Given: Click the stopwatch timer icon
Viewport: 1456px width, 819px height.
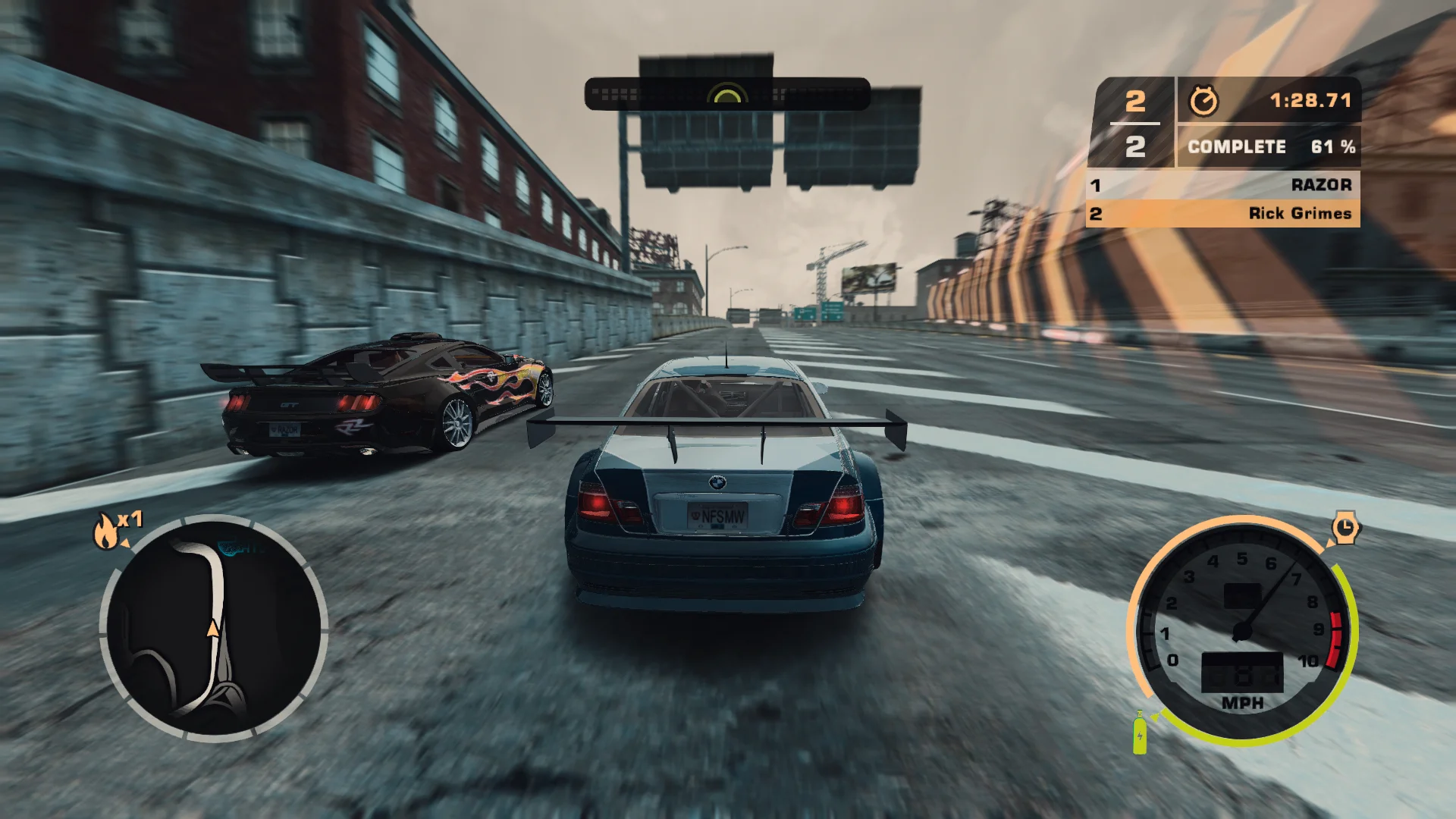Looking at the screenshot, I should [1204, 99].
